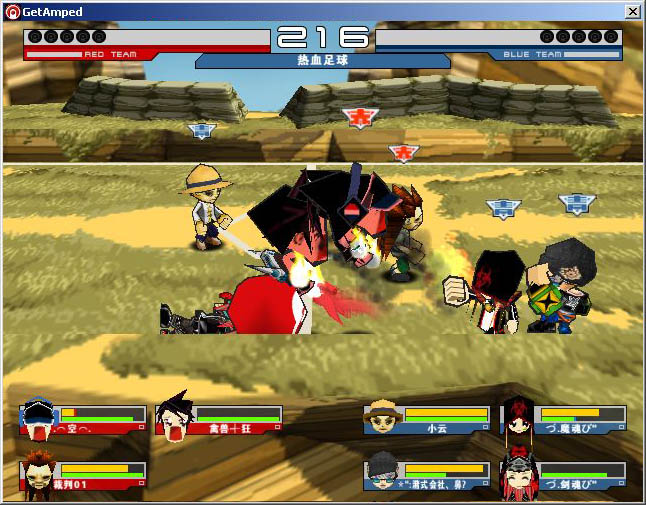Choose the 禽兽十狂 player portrait
Viewport: 646px width, 505px height.
pyautogui.click(x=174, y=418)
